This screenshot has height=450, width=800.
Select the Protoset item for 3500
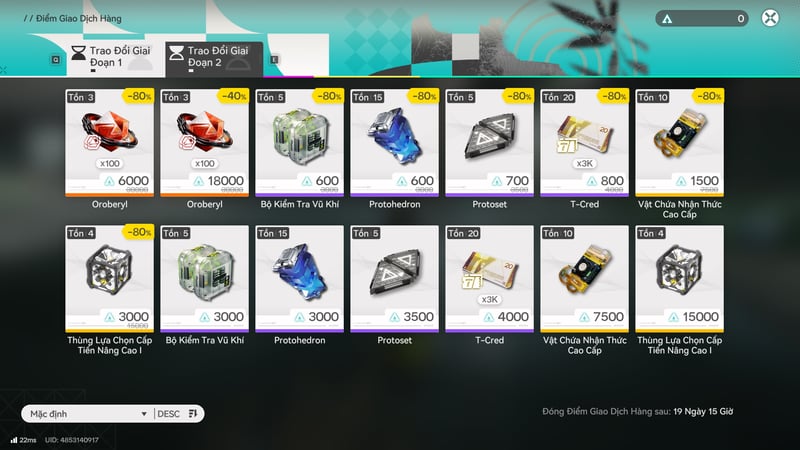(x=394, y=277)
